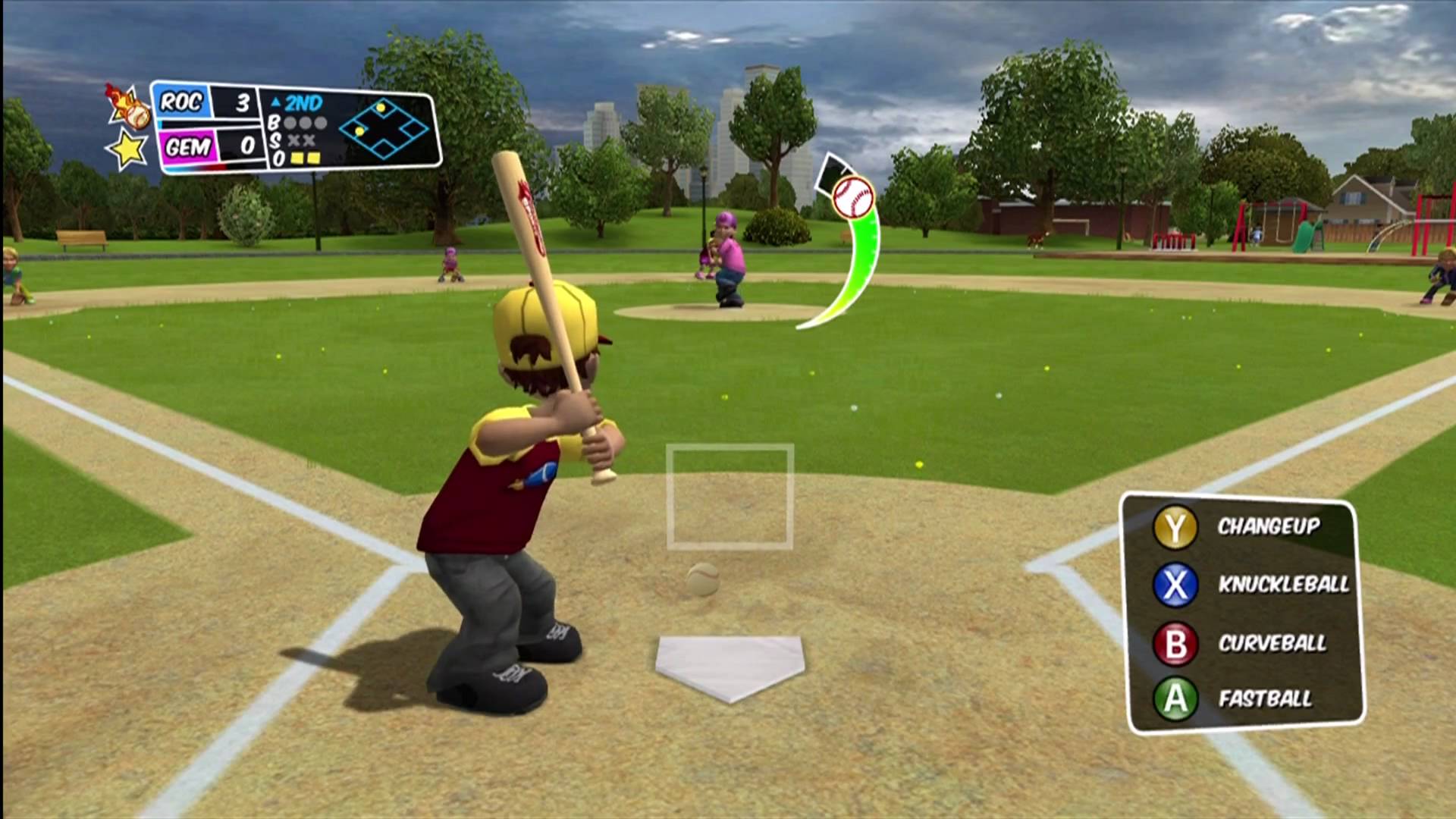Switch to the ROC team scoreboard row
This screenshot has height=819, width=1456.
pyautogui.click(x=182, y=102)
